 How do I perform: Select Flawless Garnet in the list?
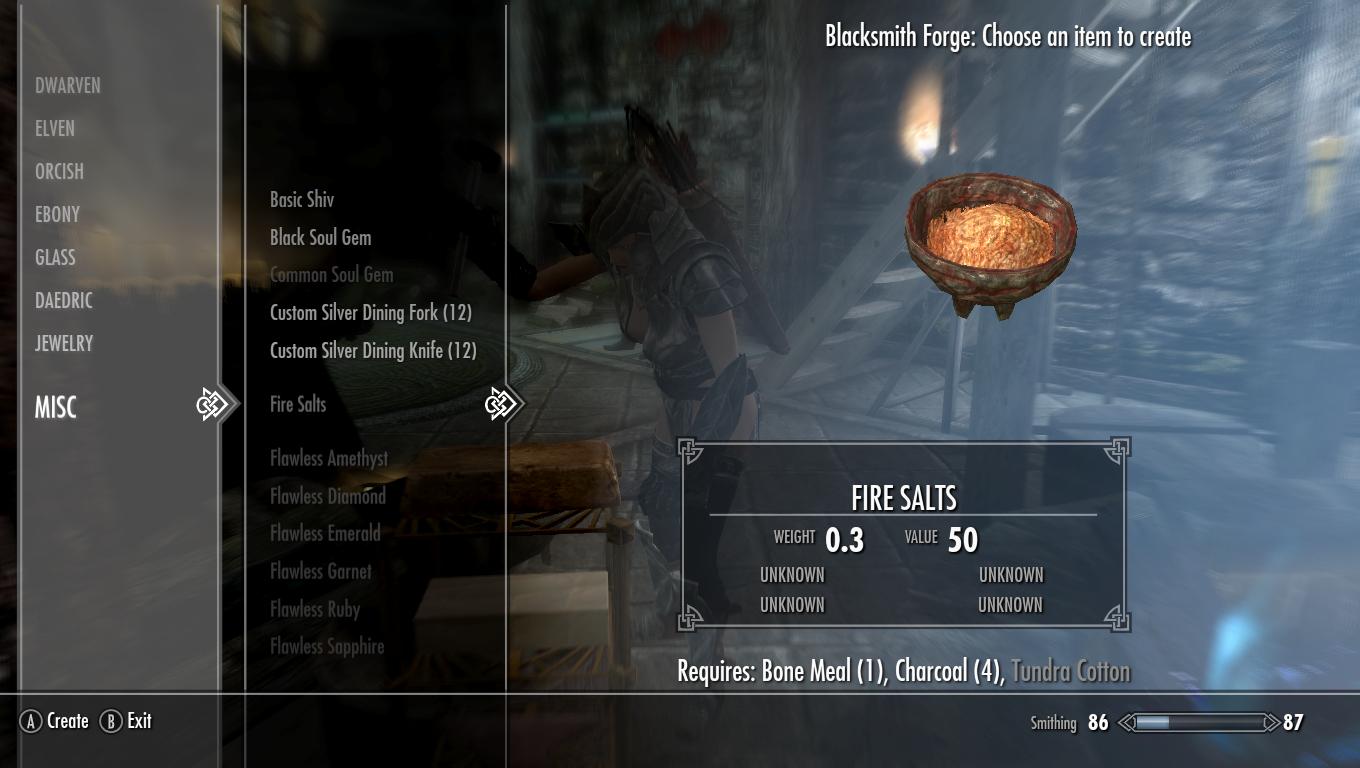pyautogui.click(x=320, y=572)
